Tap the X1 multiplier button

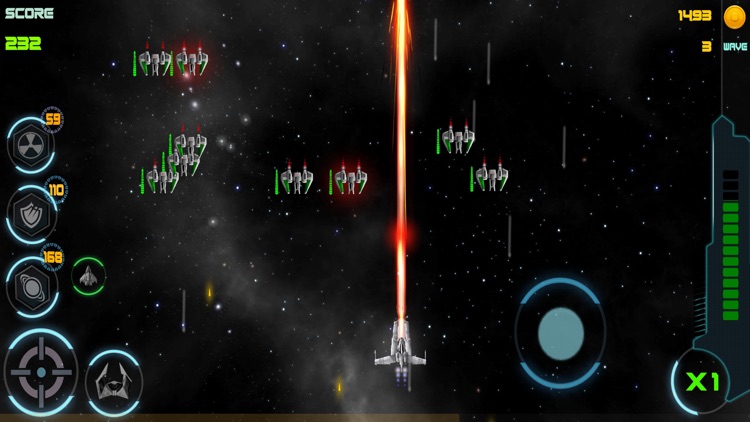point(703,381)
